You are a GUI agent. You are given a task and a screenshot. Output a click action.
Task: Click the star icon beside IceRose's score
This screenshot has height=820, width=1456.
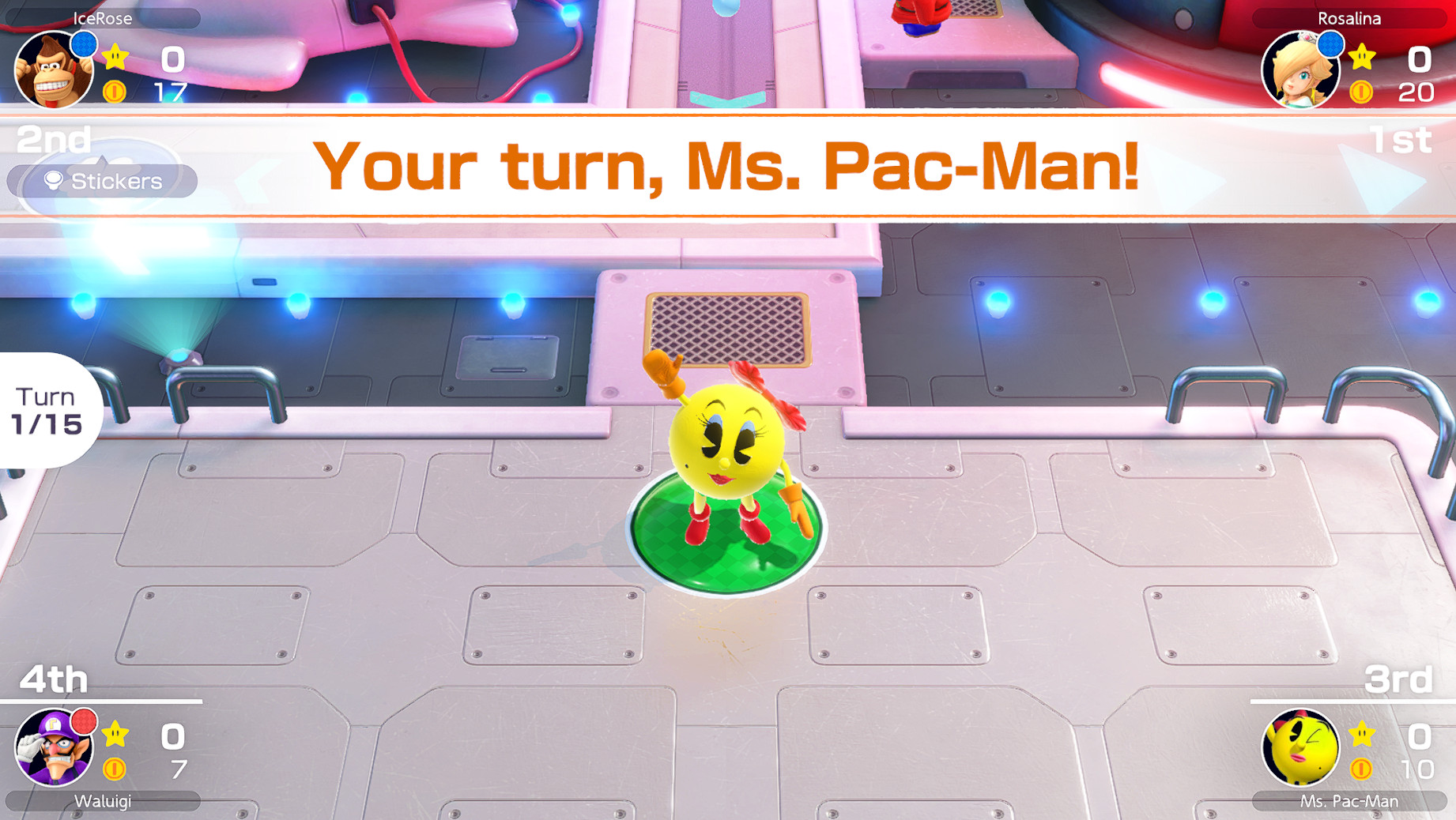[x=115, y=57]
